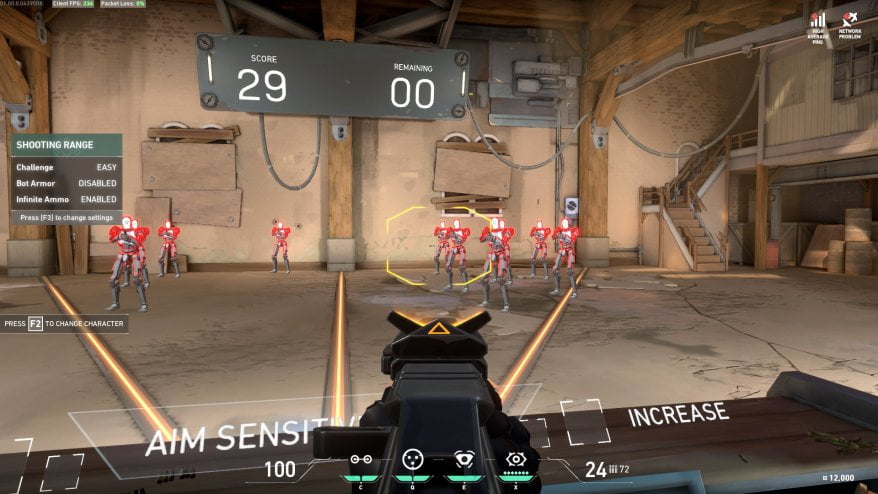Click the Network Problem warning icon
This screenshot has width=878, height=494.
click(x=850, y=20)
